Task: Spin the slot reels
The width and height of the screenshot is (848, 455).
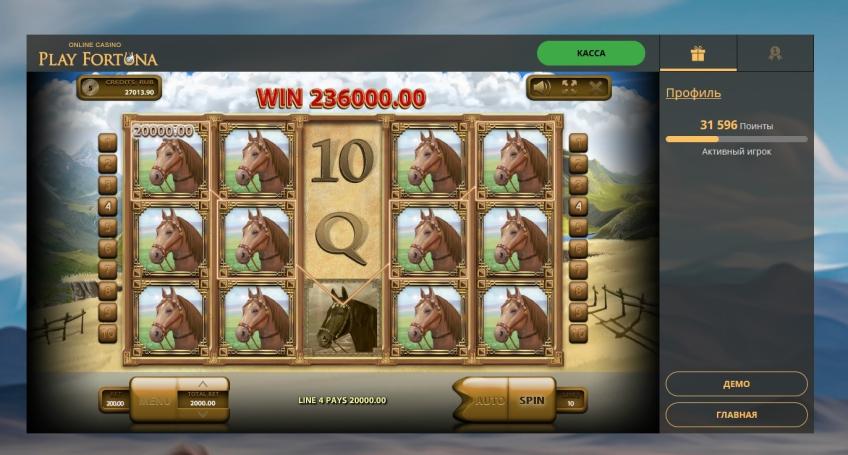Action: (x=531, y=400)
